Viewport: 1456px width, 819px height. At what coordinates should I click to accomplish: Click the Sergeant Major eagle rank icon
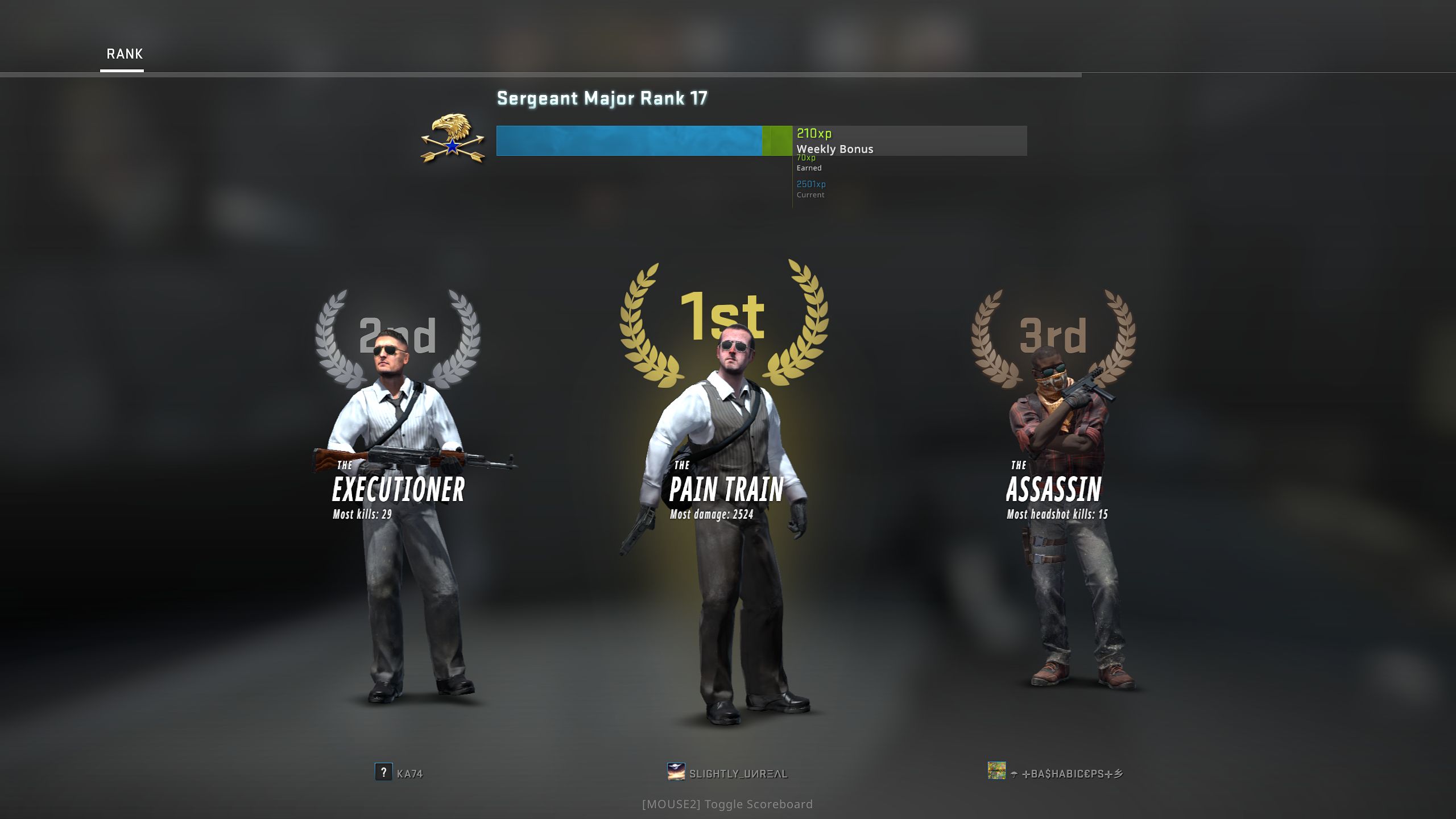pos(453,139)
